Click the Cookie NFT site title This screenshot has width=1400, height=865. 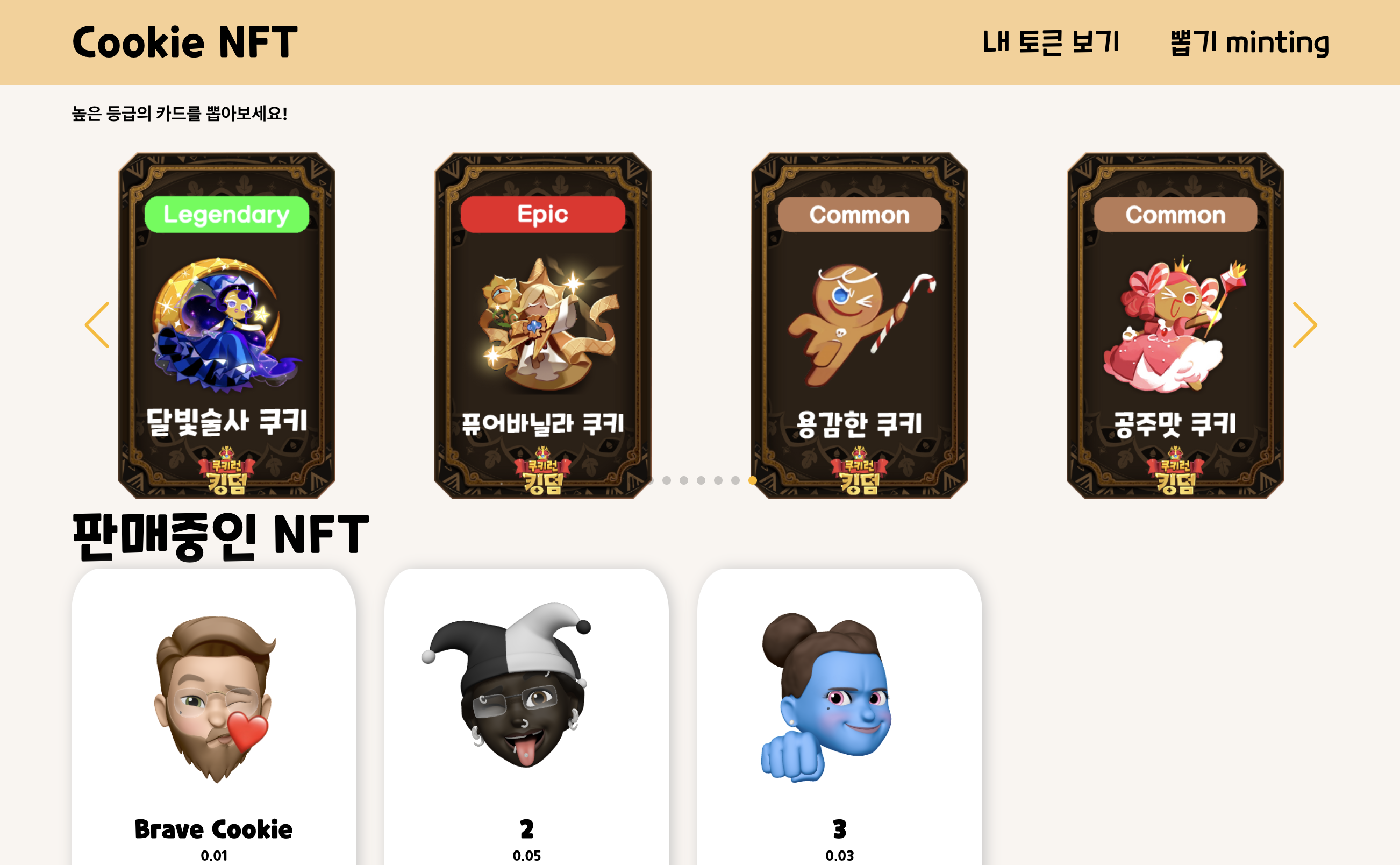pos(186,41)
